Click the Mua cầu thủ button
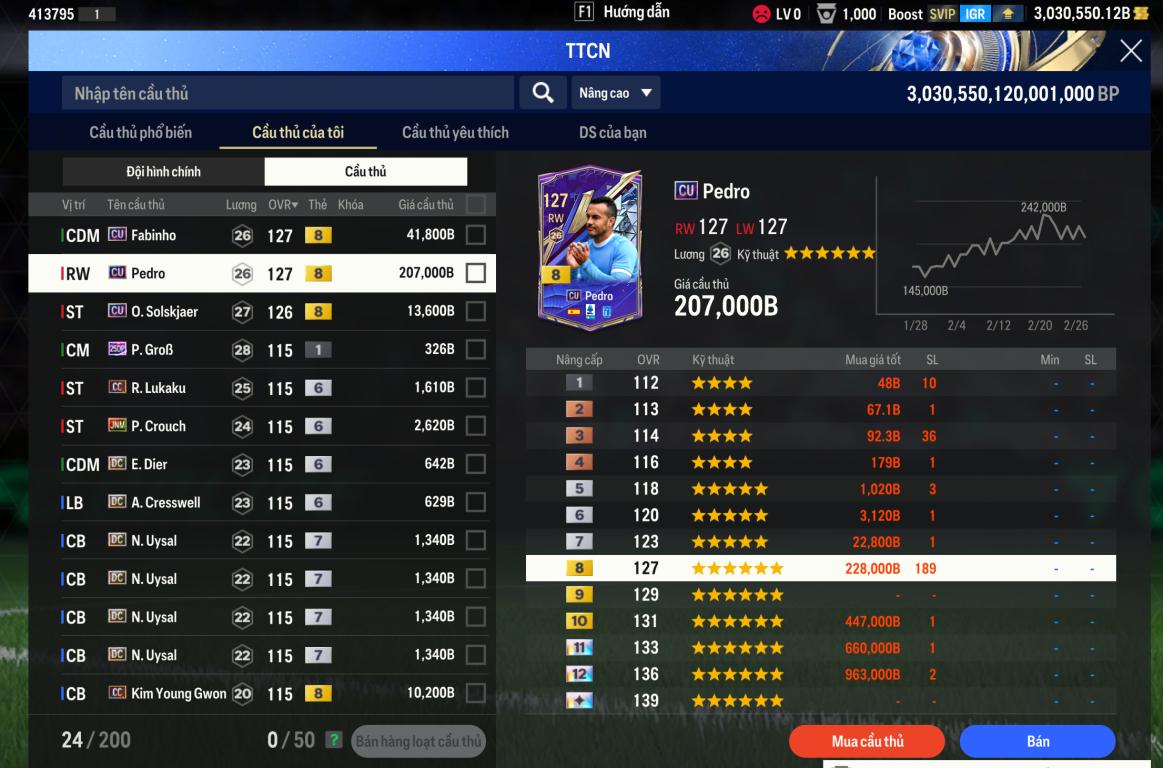1163x768 pixels. point(867,741)
